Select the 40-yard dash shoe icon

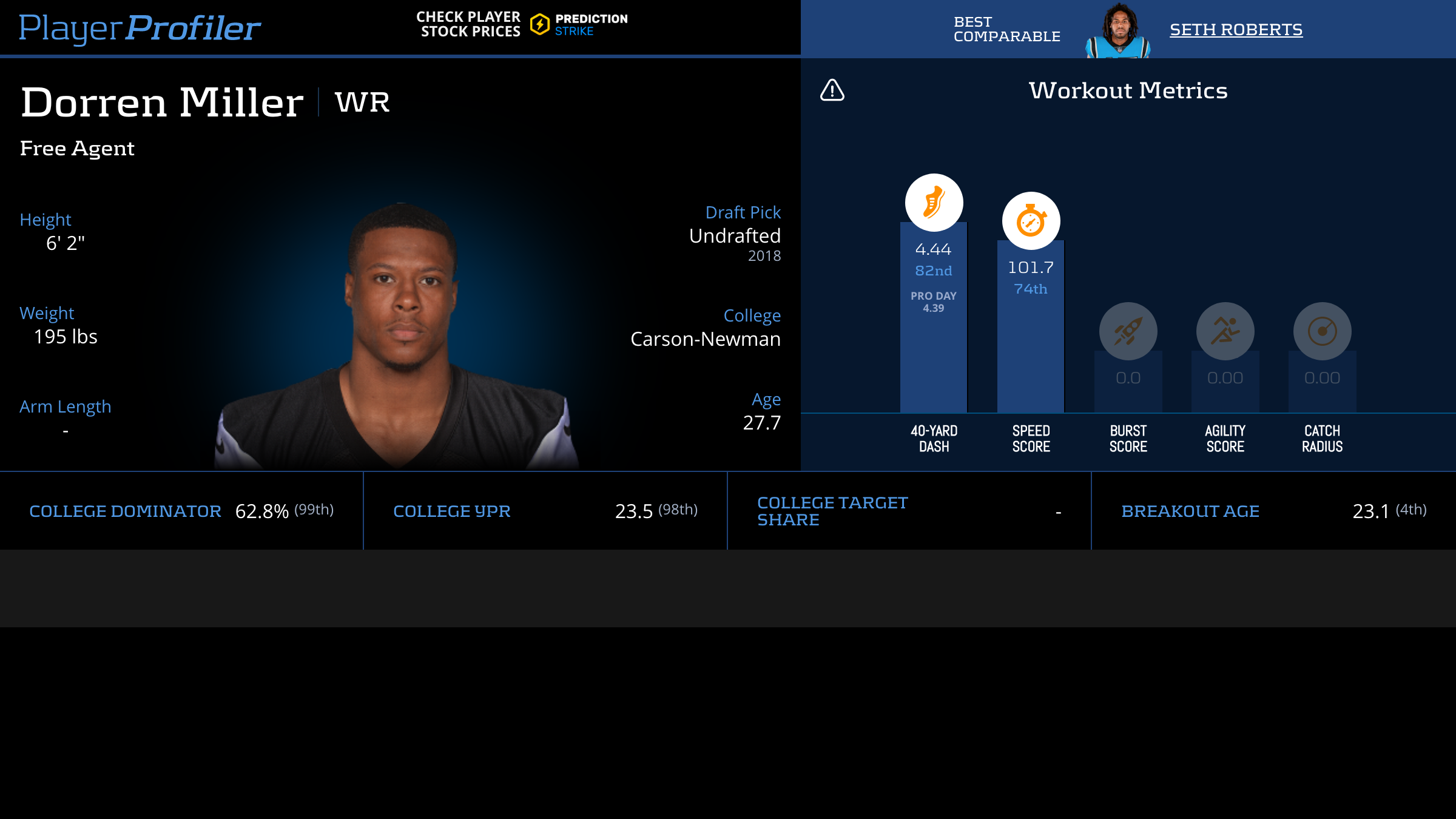(x=934, y=203)
